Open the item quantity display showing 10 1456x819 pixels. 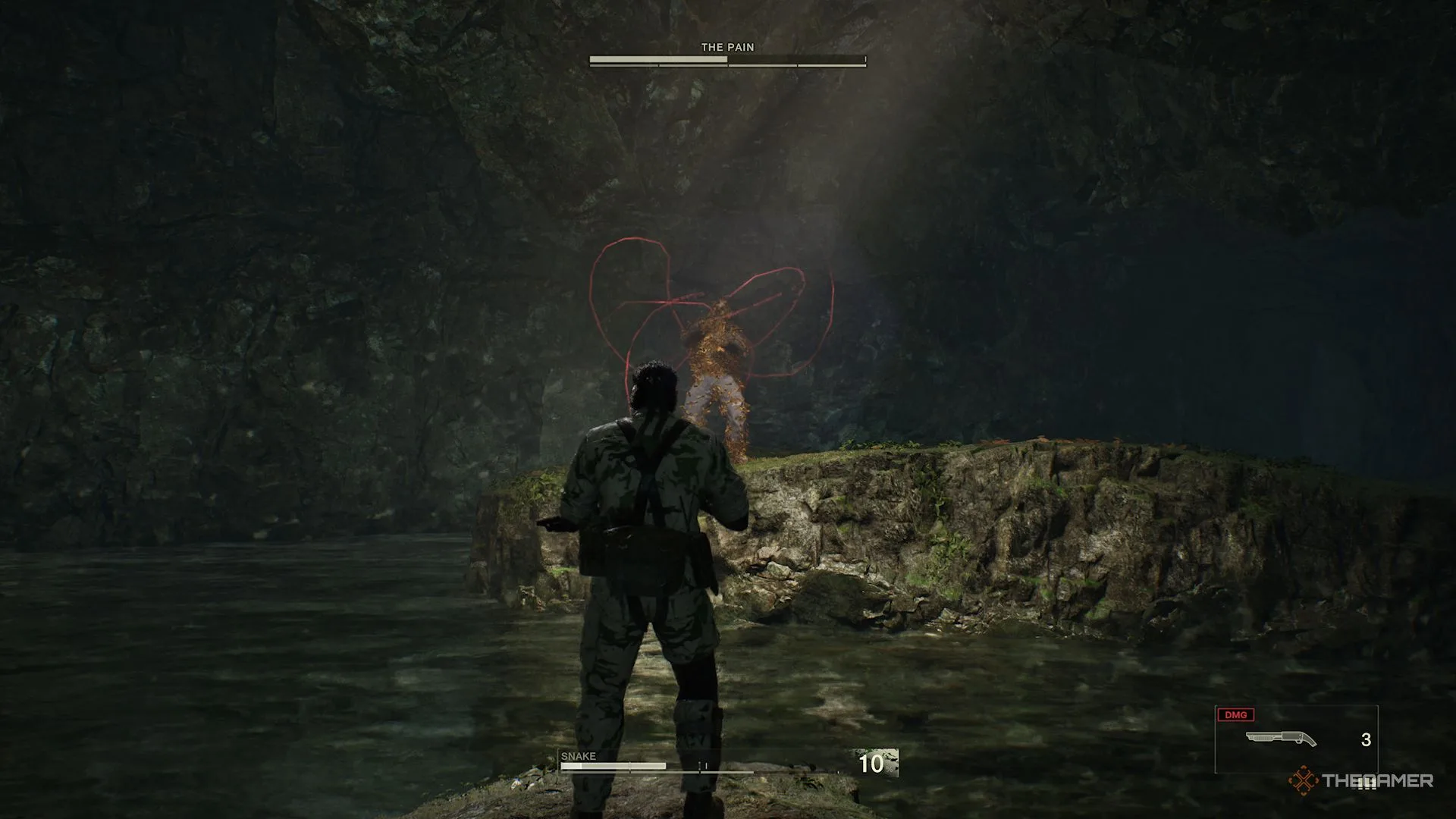click(x=871, y=764)
